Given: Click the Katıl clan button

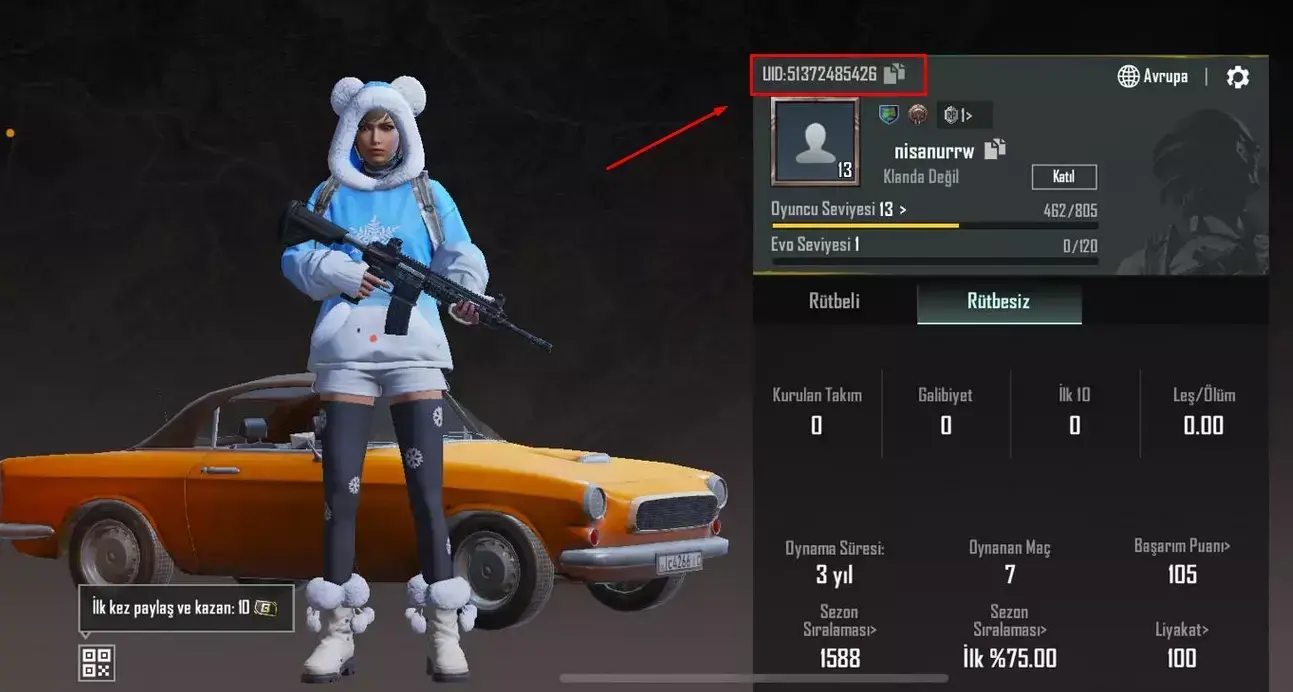Looking at the screenshot, I should (1064, 177).
